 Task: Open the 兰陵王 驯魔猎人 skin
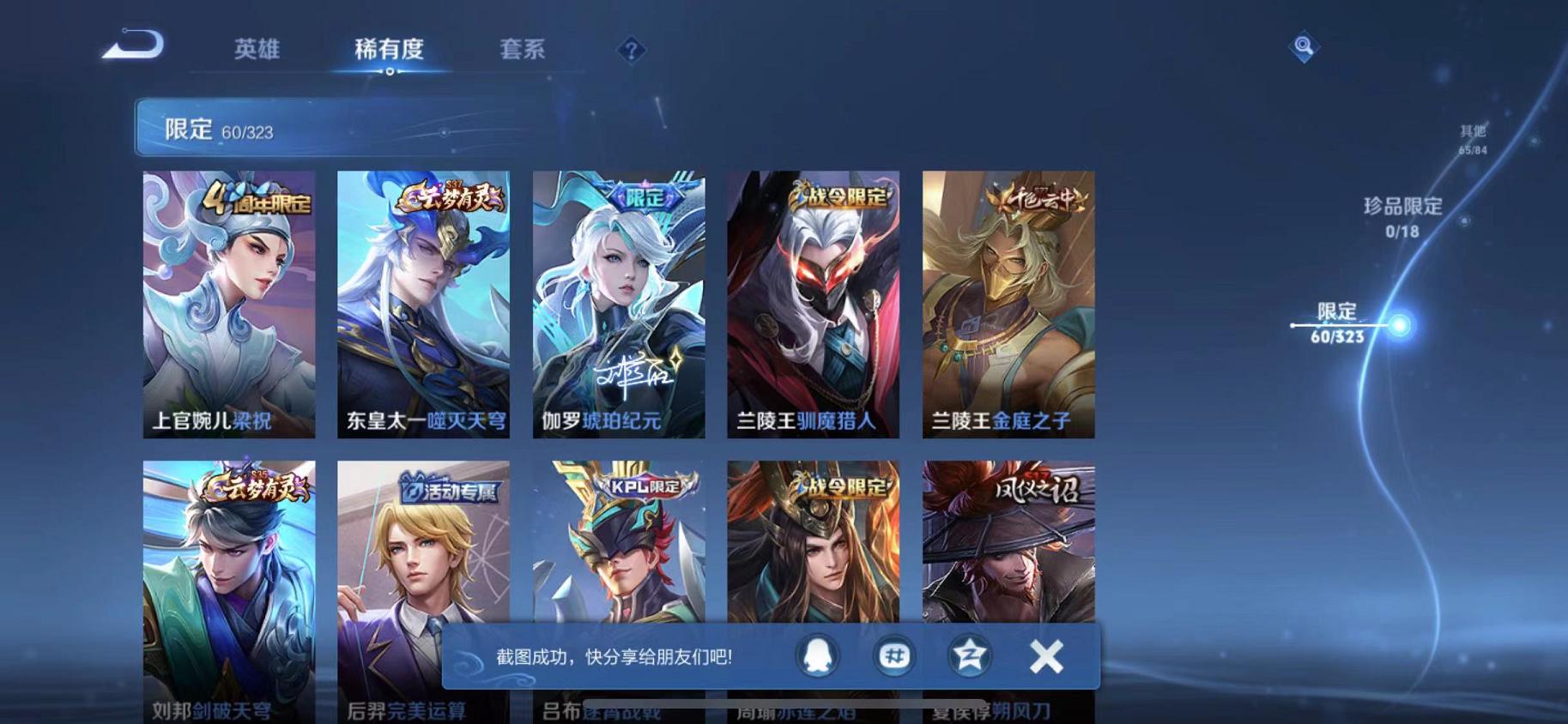814,300
